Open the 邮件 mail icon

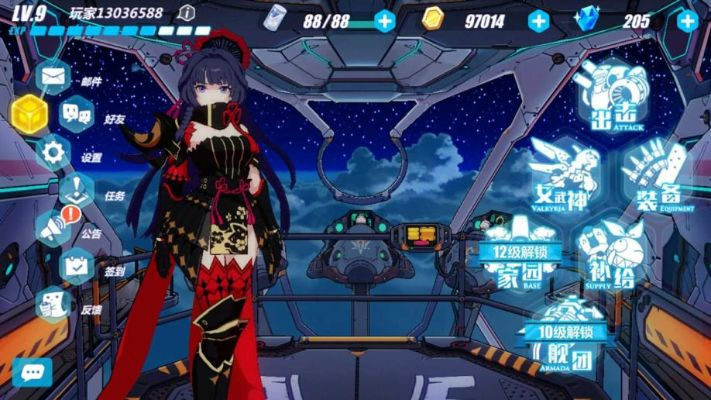pos(54,77)
